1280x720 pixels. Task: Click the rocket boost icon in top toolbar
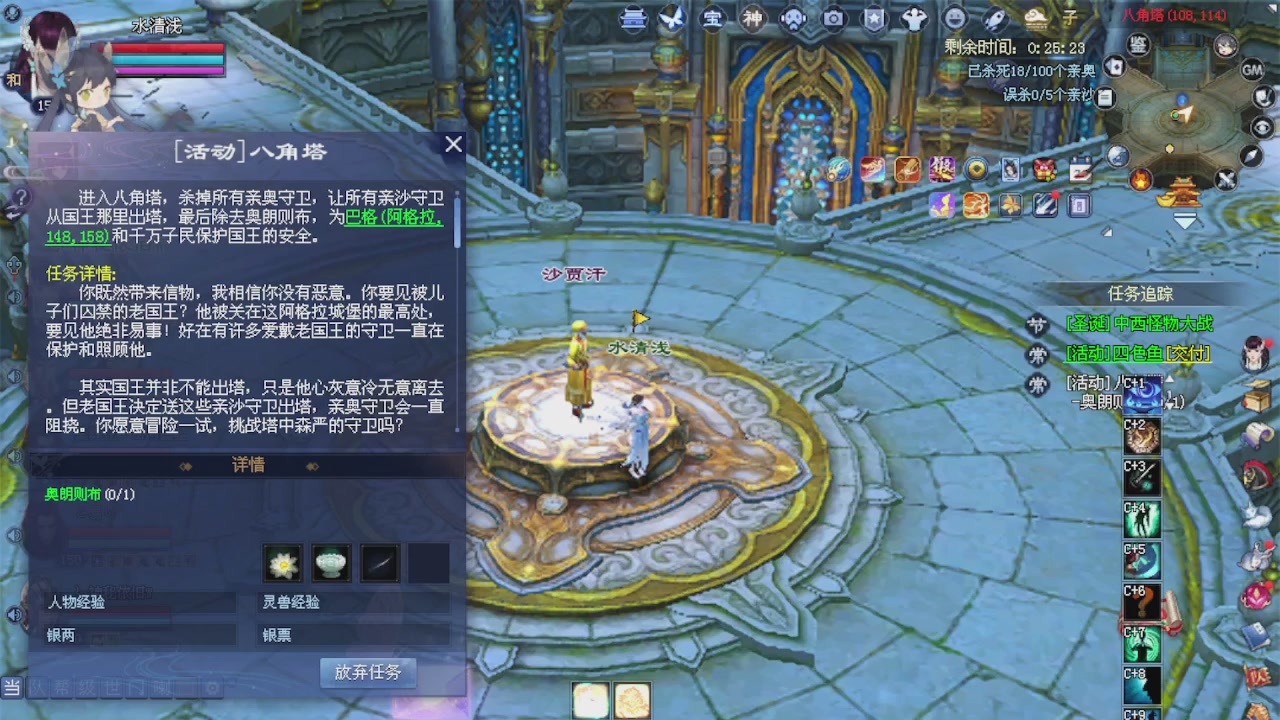993,18
